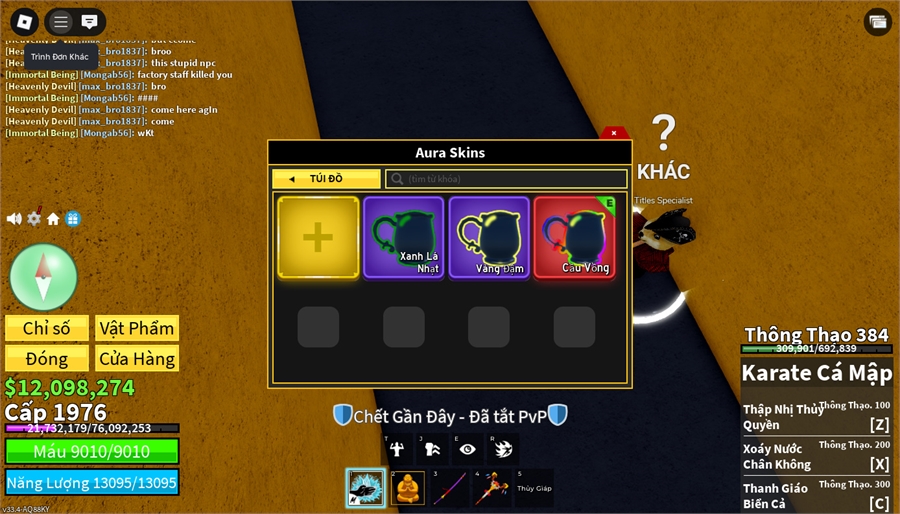Viewport: 900px width, 514px height.
Task: Choose the Xanh Lá Nhạt aura skin
Action: [x=403, y=237]
